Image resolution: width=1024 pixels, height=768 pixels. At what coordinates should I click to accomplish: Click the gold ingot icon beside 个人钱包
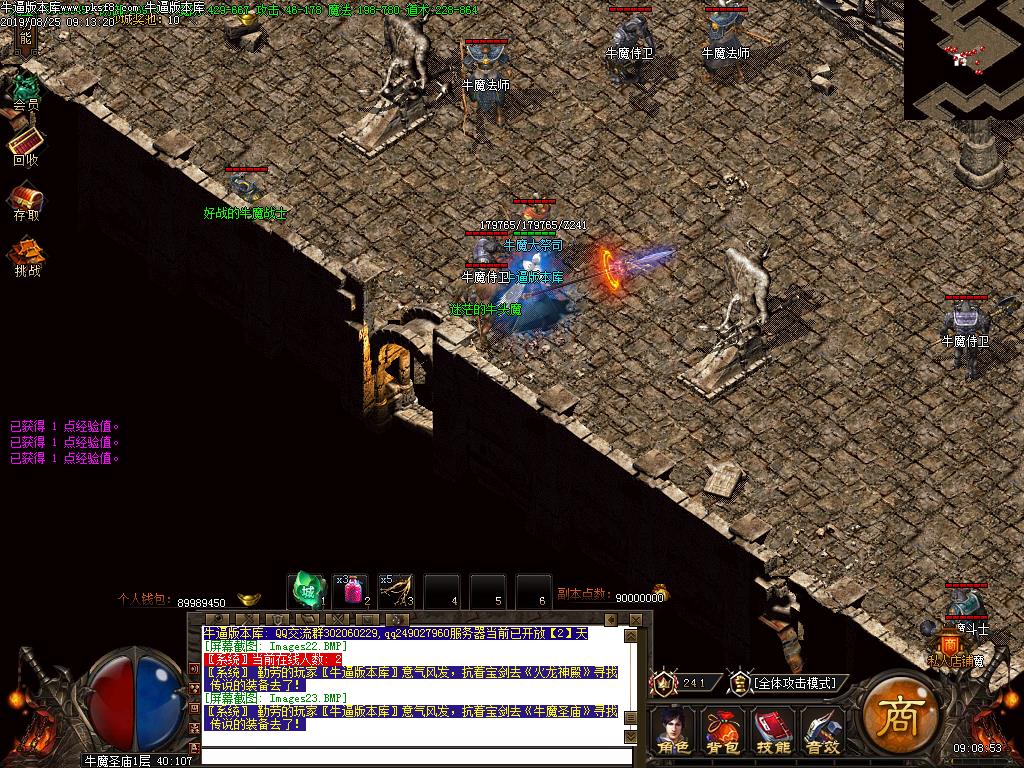point(246,599)
